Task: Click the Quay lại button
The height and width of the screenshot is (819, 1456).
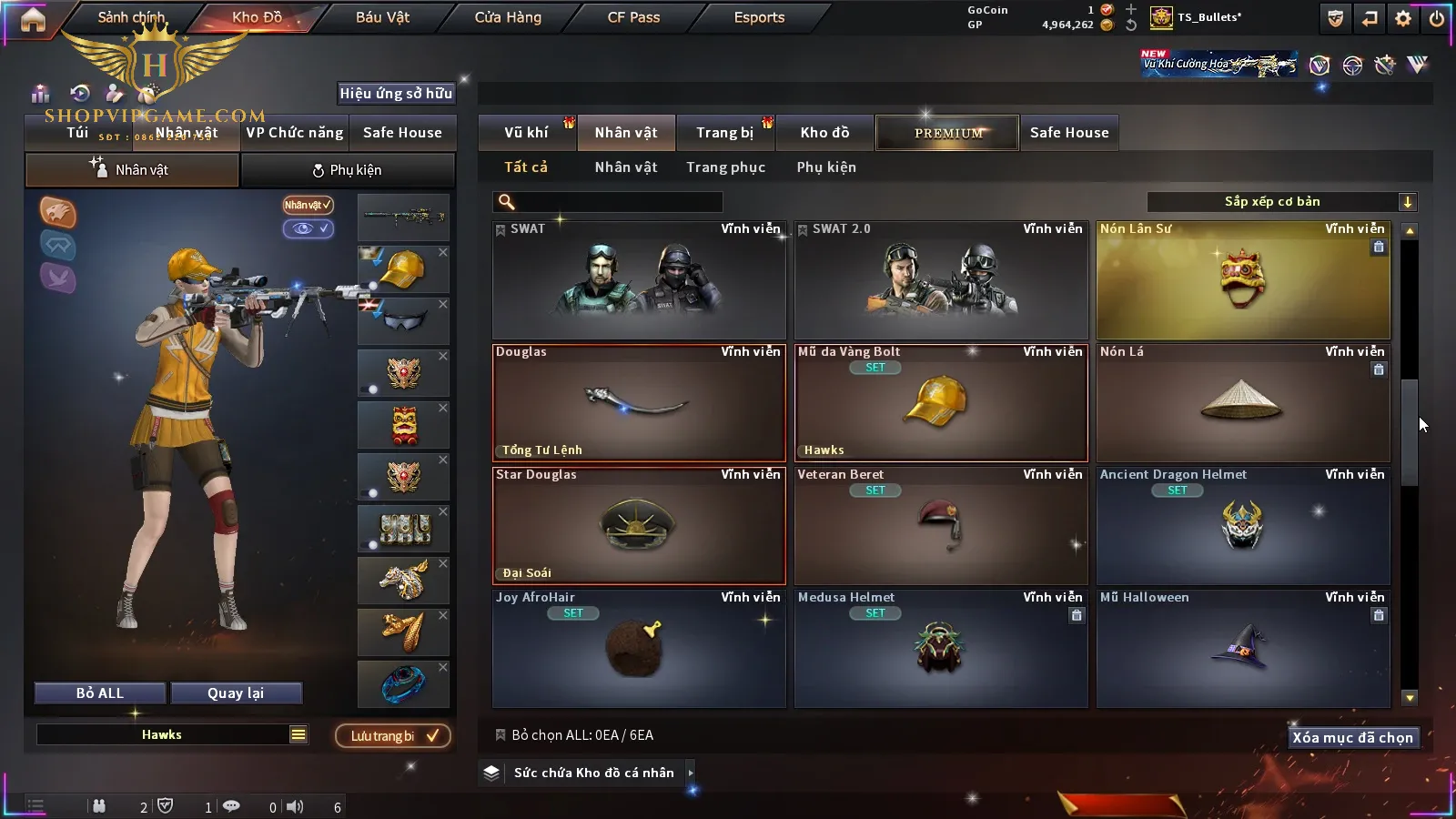Action: [236, 693]
